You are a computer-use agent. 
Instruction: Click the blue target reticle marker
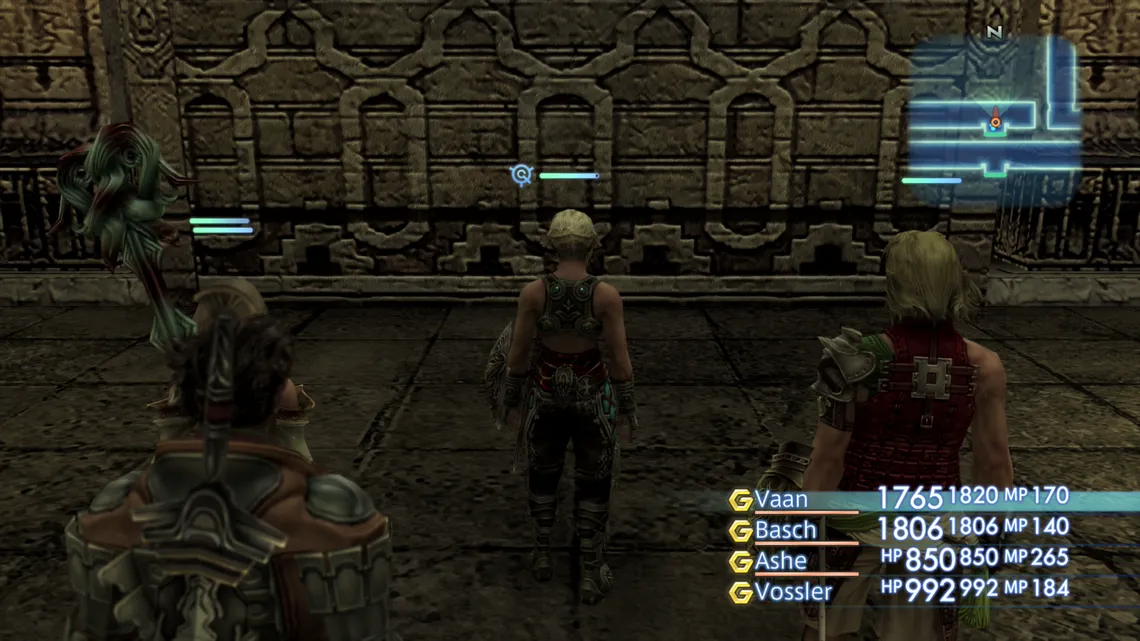[521, 175]
